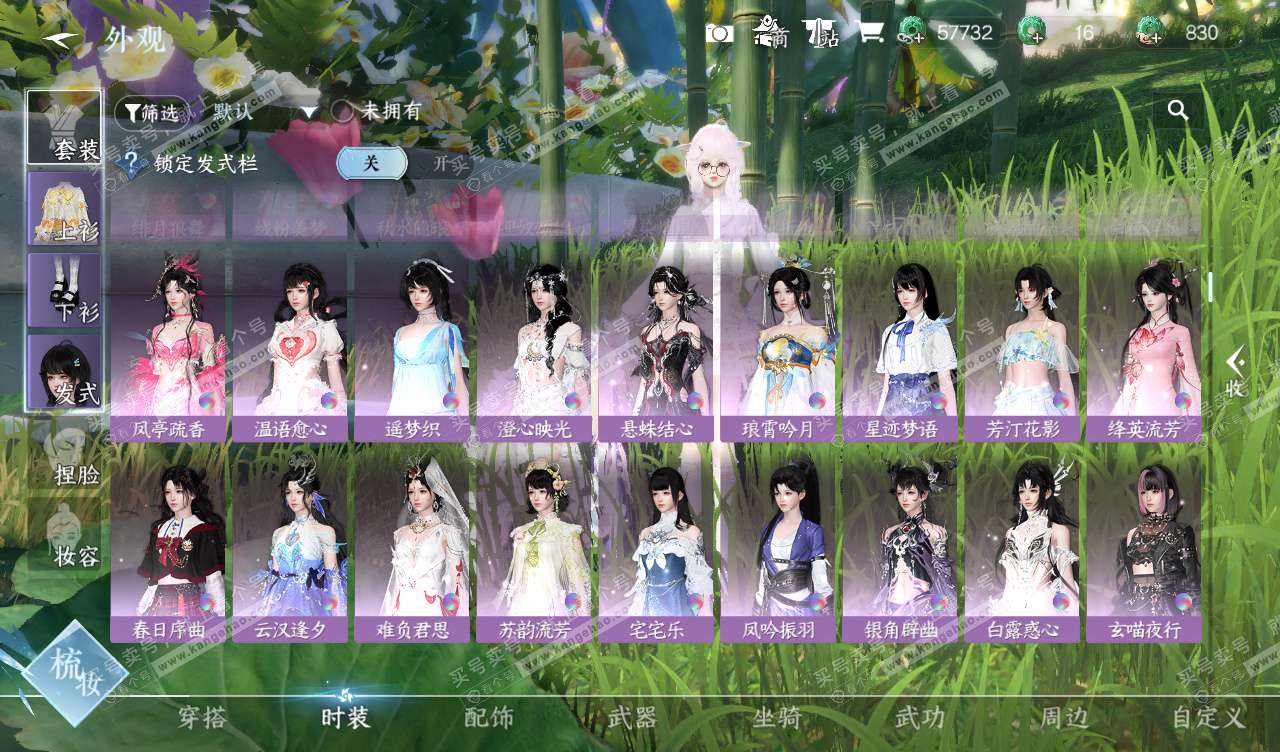Switch hair lock toggle to 开
The height and width of the screenshot is (752, 1280).
pos(440,163)
